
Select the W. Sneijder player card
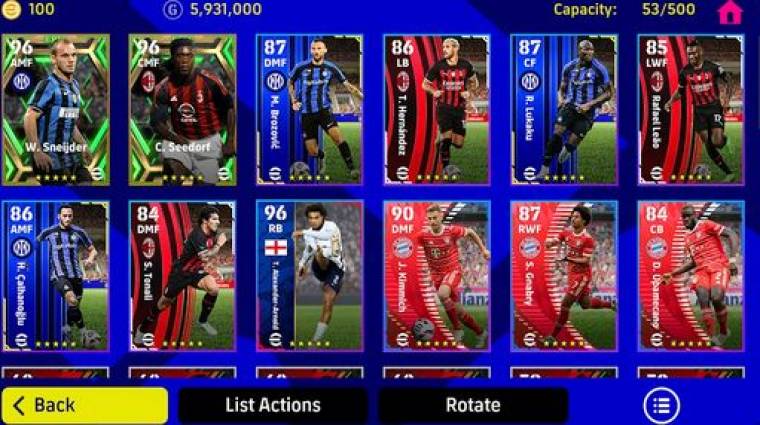click(56, 110)
